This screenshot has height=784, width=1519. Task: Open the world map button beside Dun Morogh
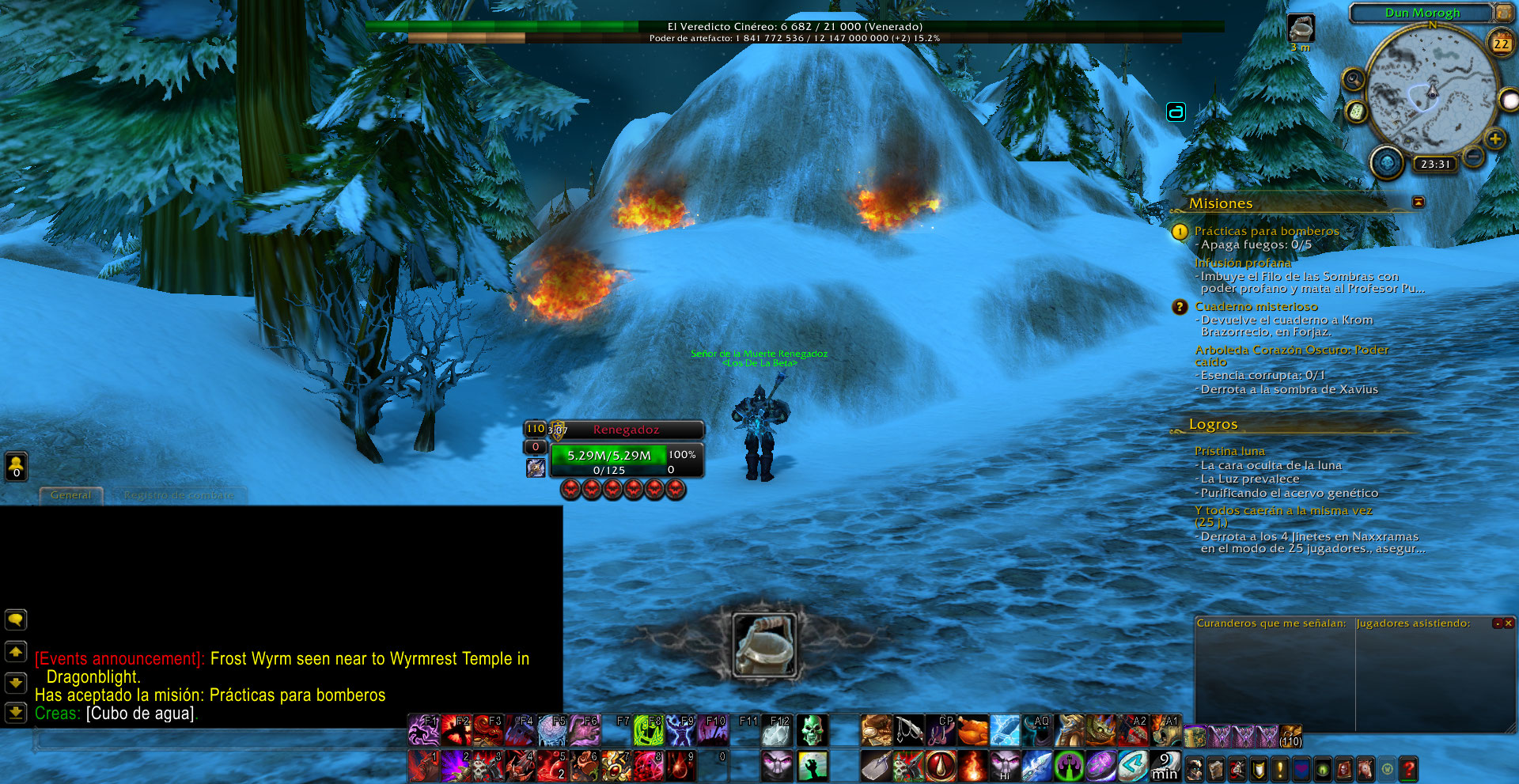1502,13
